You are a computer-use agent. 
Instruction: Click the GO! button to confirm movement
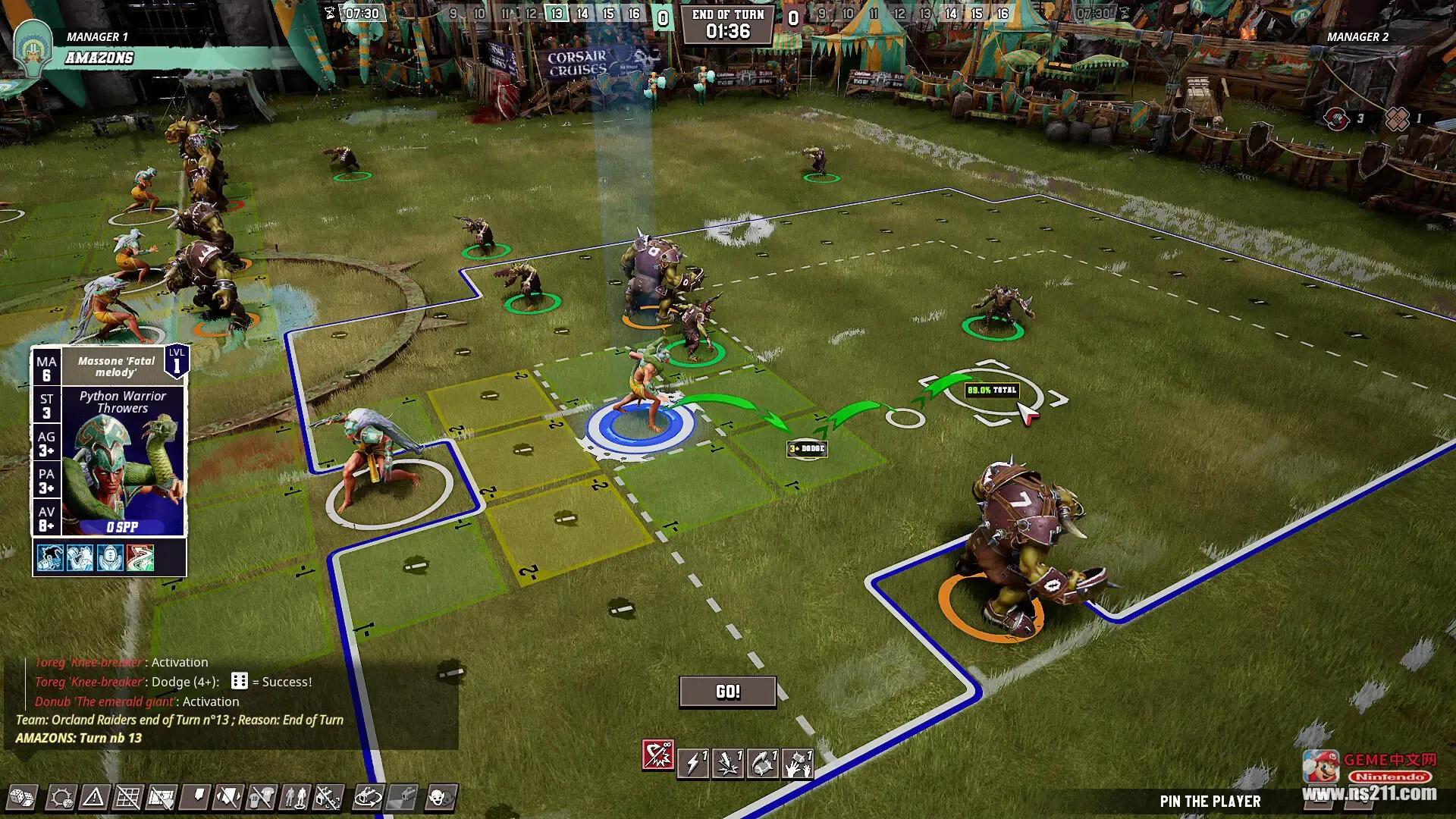point(727,692)
